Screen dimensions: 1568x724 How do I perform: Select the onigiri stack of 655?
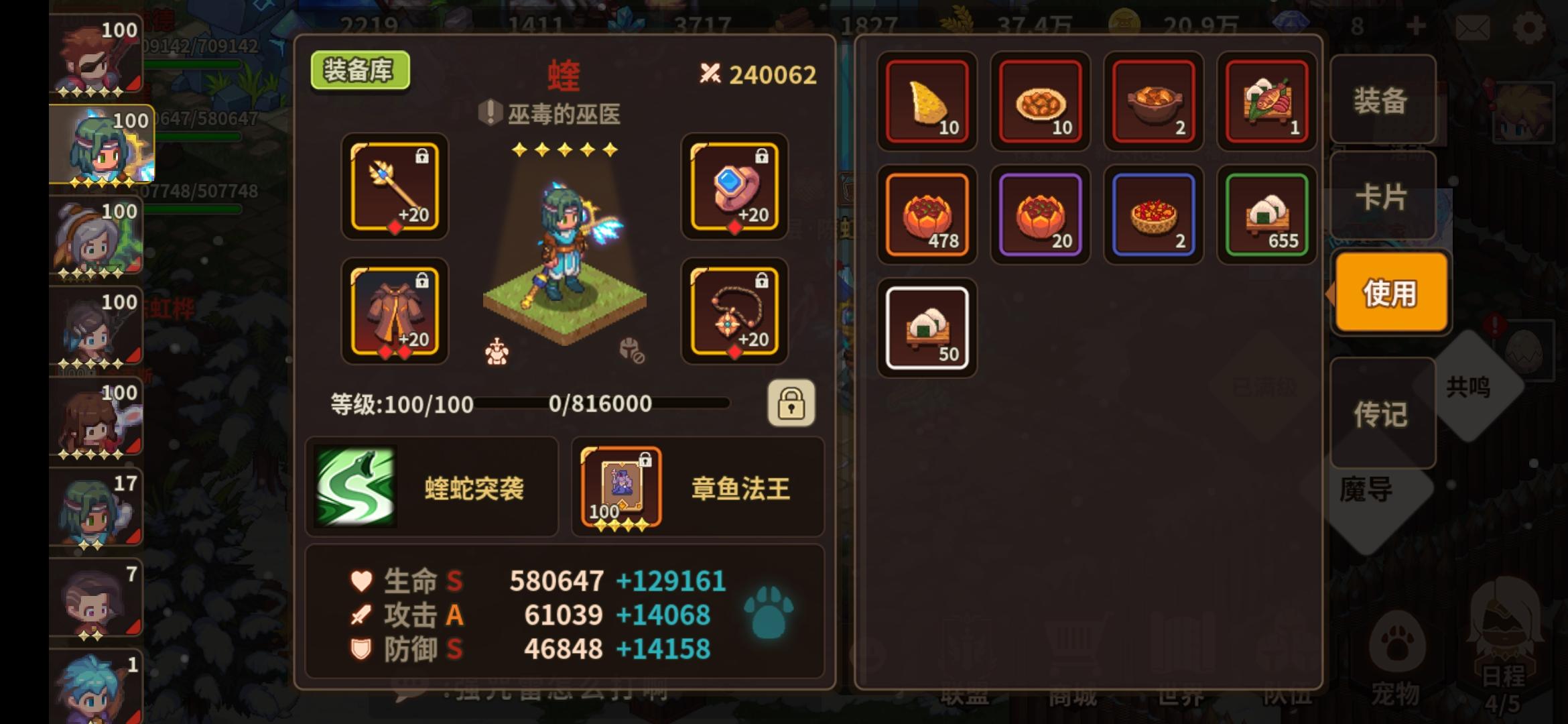pos(1265,215)
